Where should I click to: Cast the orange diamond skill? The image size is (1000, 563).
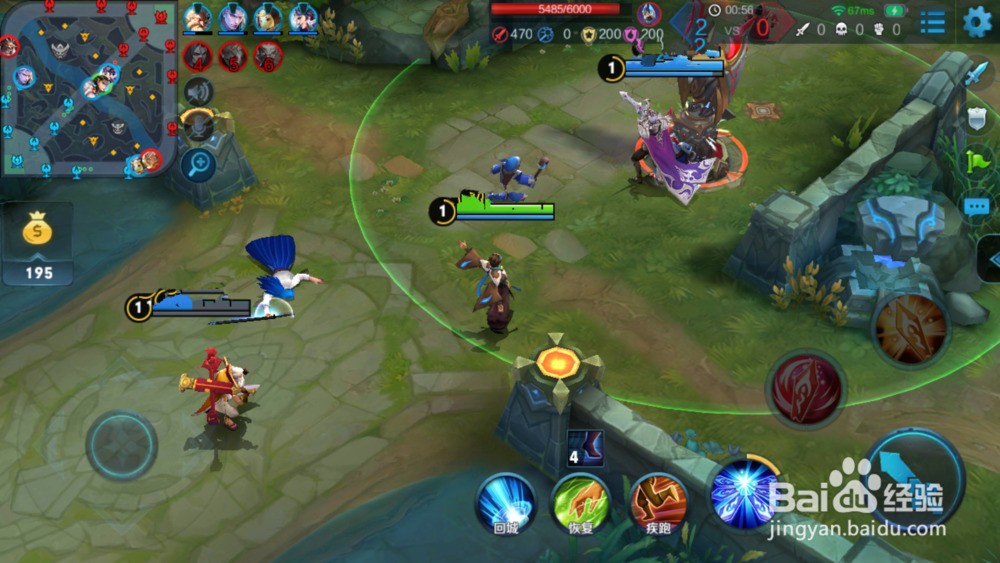tap(910, 327)
